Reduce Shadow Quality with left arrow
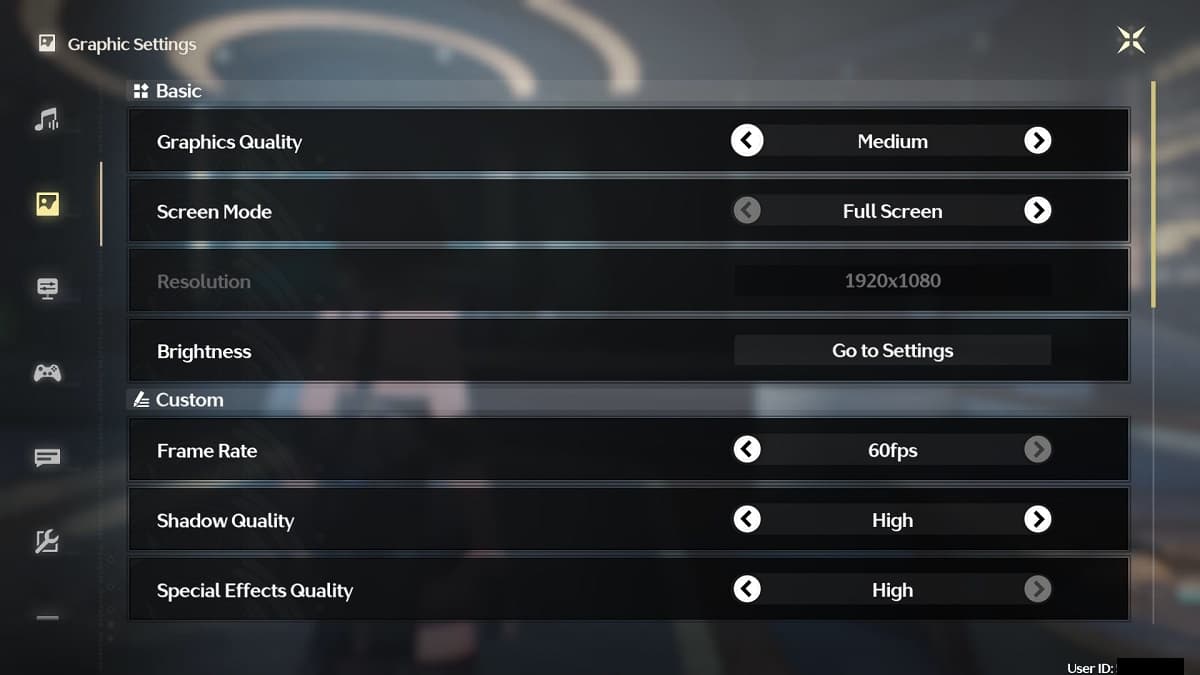 click(747, 520)
